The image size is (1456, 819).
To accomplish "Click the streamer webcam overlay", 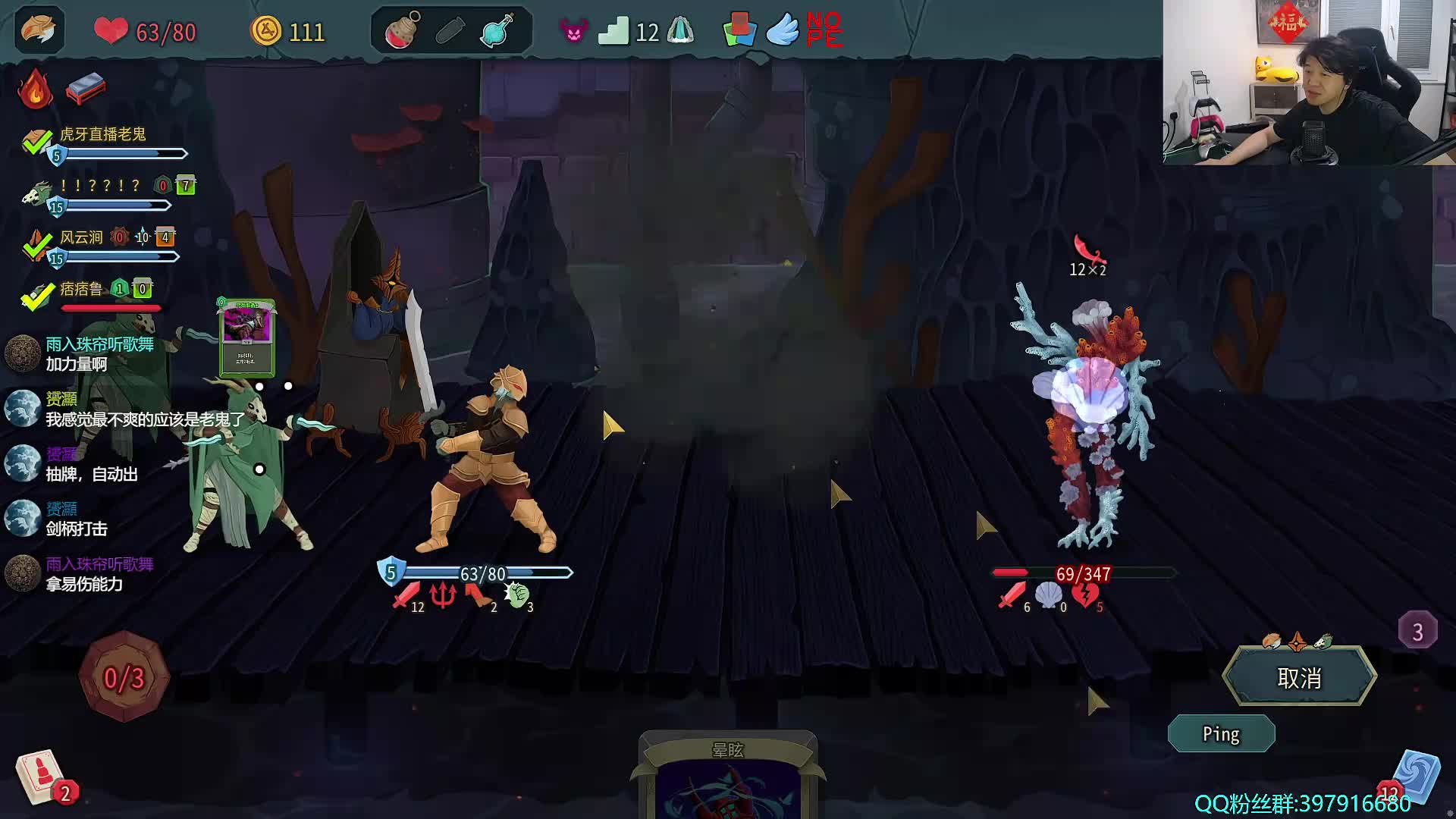I will click(x=1309, y=82).
